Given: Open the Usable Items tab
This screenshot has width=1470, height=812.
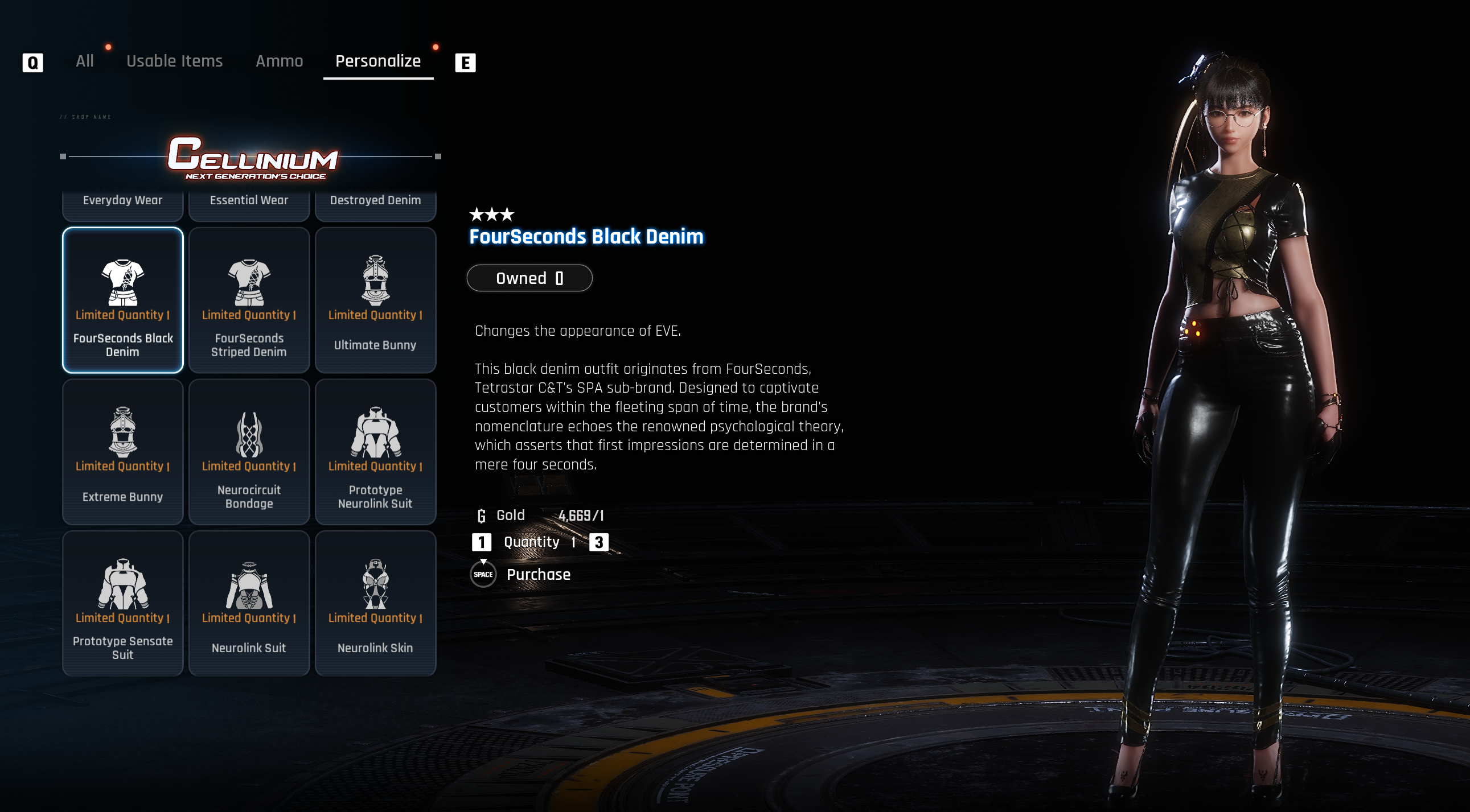Looking at the screenshot, I should point(174,61).
